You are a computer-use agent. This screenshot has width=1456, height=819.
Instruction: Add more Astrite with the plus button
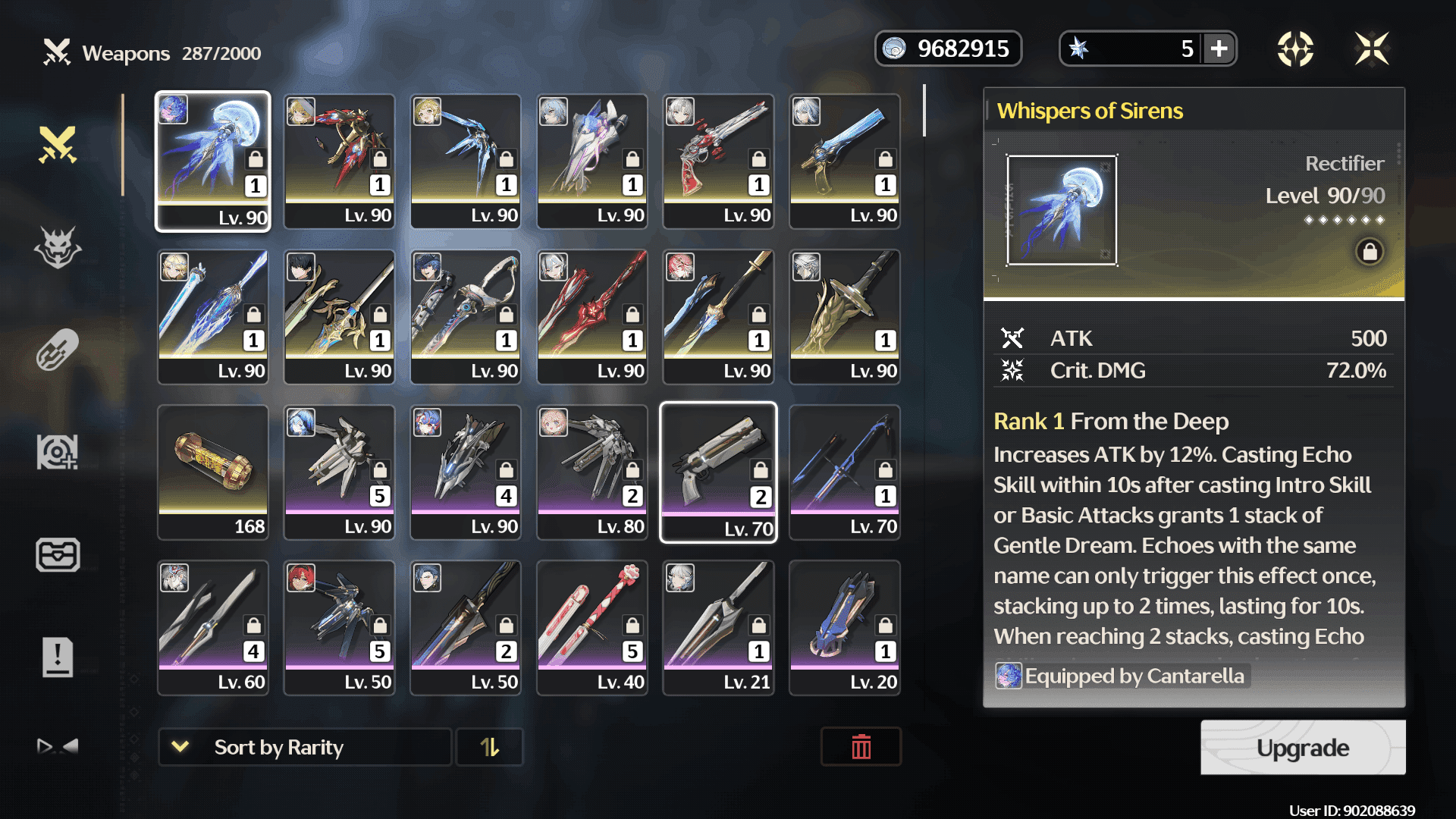click(1219, 49)
